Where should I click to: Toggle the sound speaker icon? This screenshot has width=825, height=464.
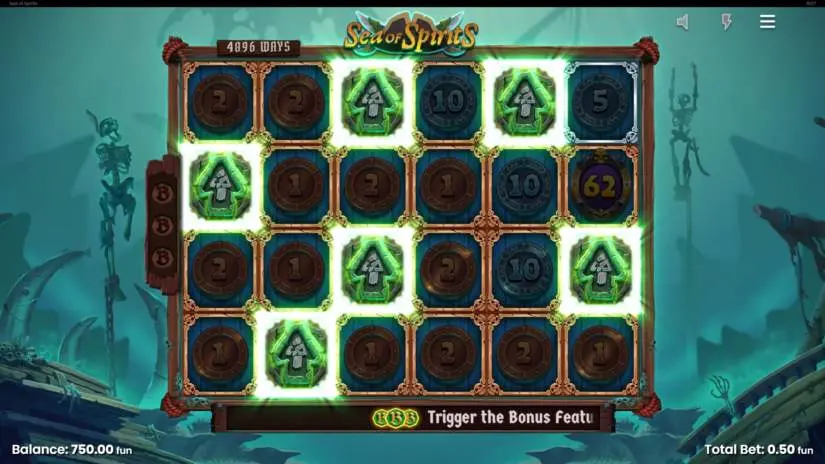click(682, 22)
